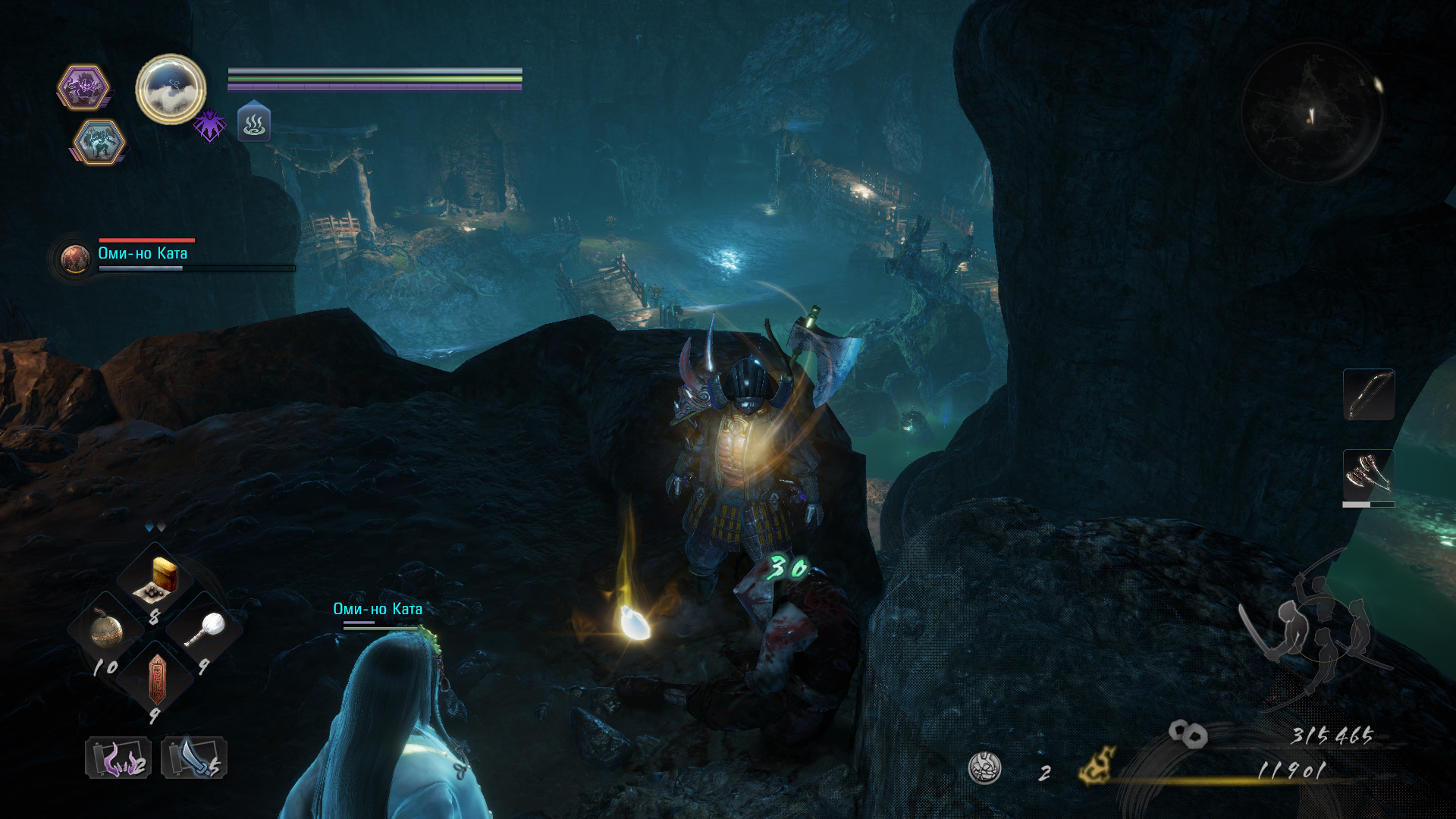The image size is (1456, 819).
Task: Activate the blue blade scroll
Action: point(193,758)
